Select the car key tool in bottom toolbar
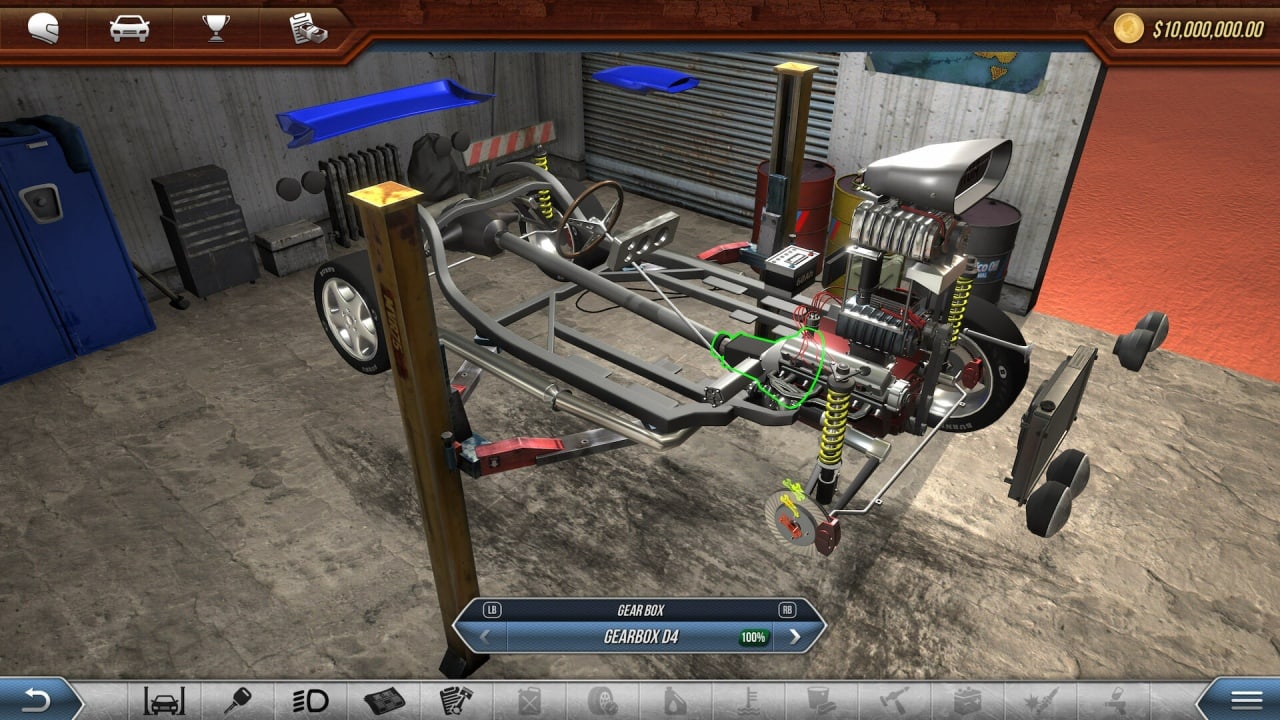1280x720 pixels. pos(236,701)
